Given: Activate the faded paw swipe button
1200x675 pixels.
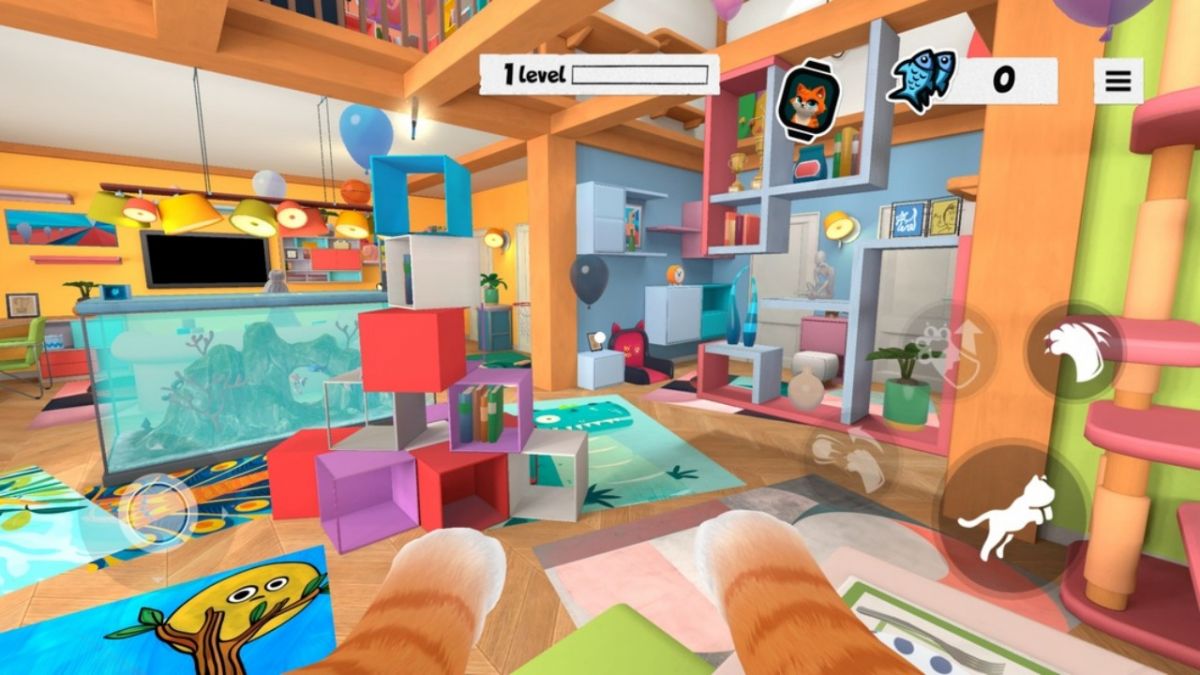Looking at the screenshot, I should (849, 461).
